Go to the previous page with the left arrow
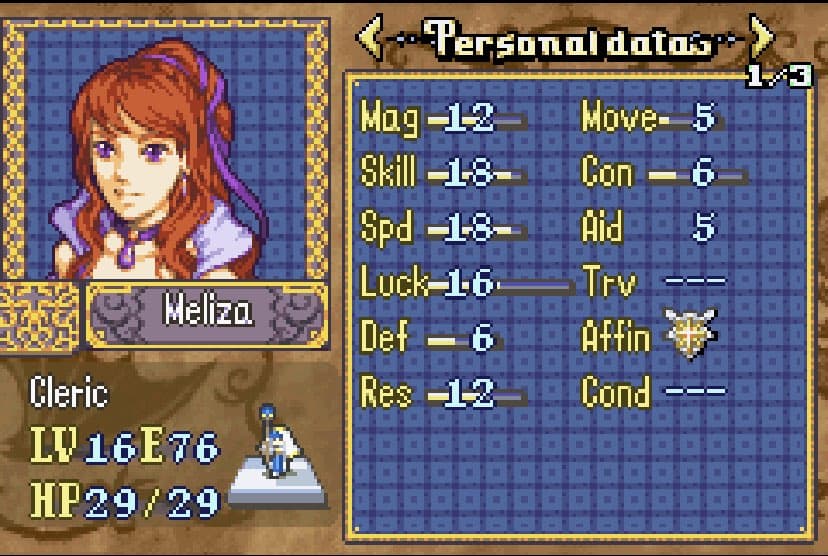Image resolution: width=828 pixels, height=556 pixels. [x=370, y=41]
